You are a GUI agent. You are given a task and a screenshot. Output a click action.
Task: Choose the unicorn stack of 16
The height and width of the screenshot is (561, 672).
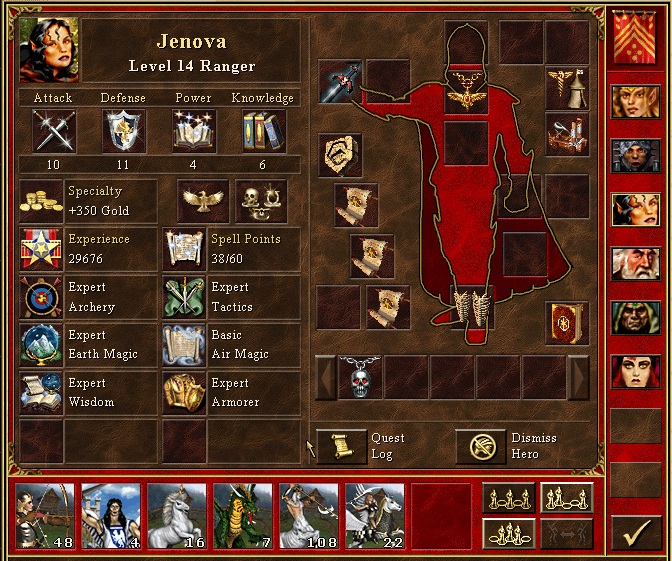coord(177,516)
